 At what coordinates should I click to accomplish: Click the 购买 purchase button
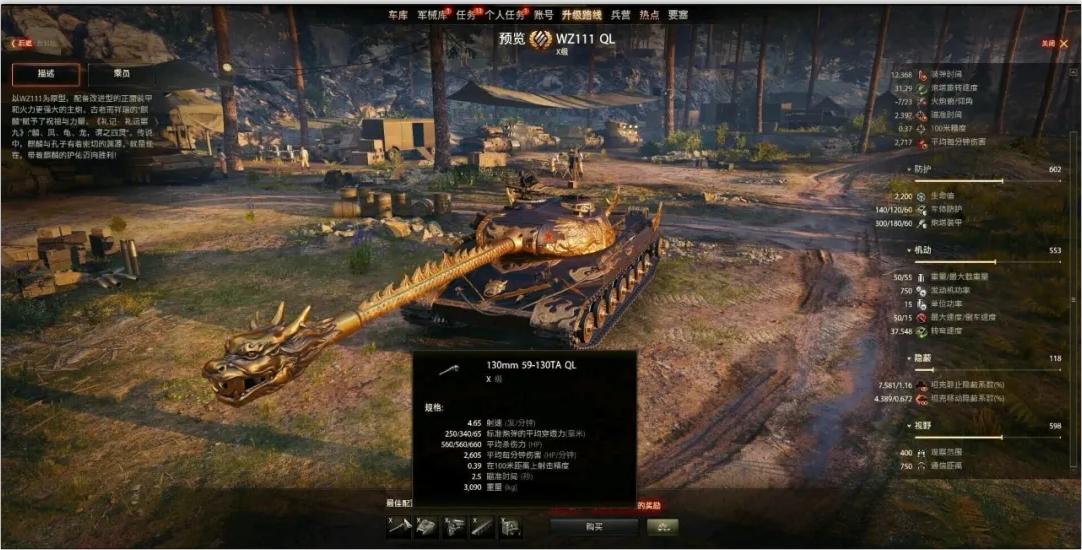pos(594,527)
